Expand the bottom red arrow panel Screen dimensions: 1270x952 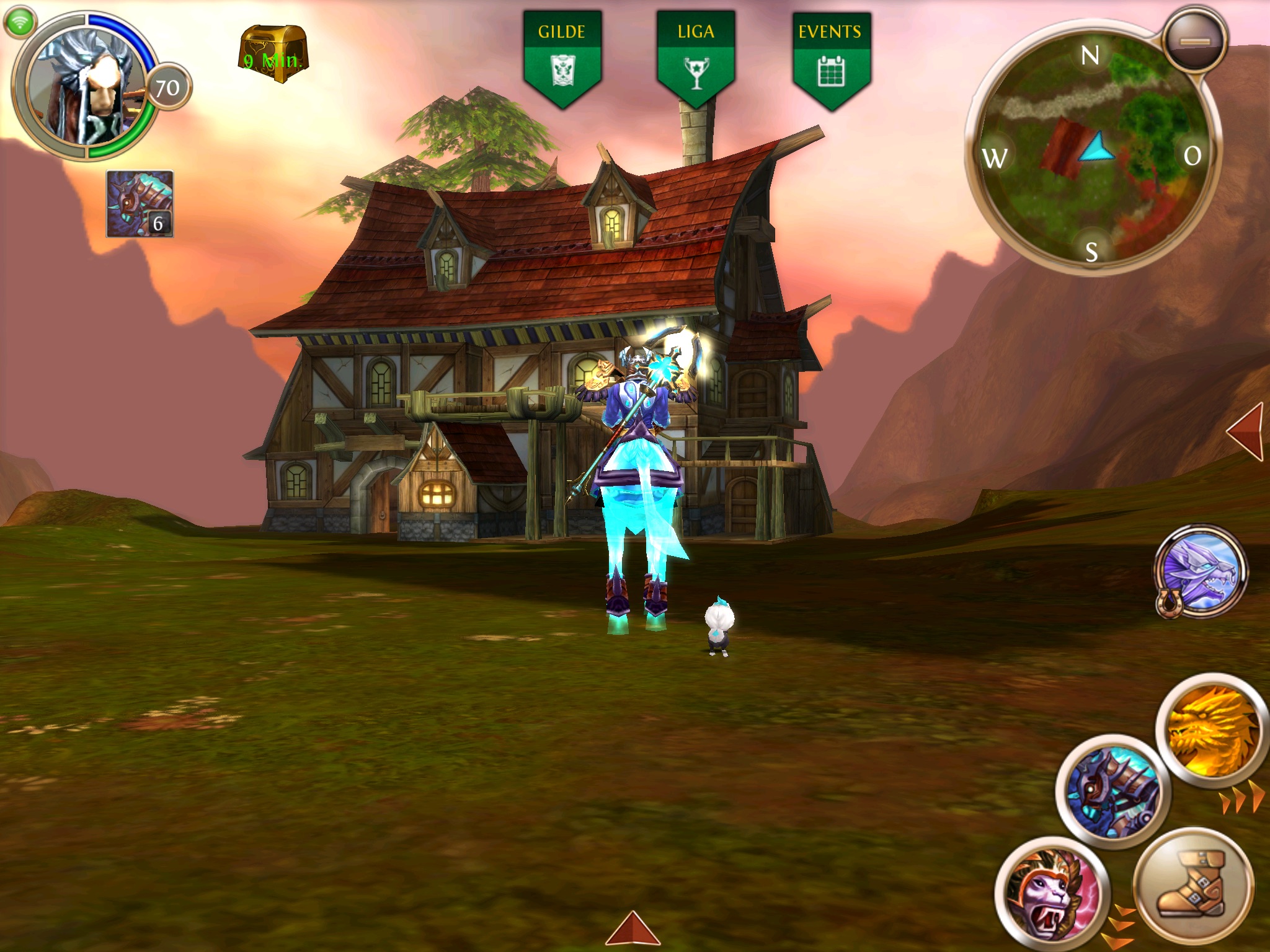(633, 928)
